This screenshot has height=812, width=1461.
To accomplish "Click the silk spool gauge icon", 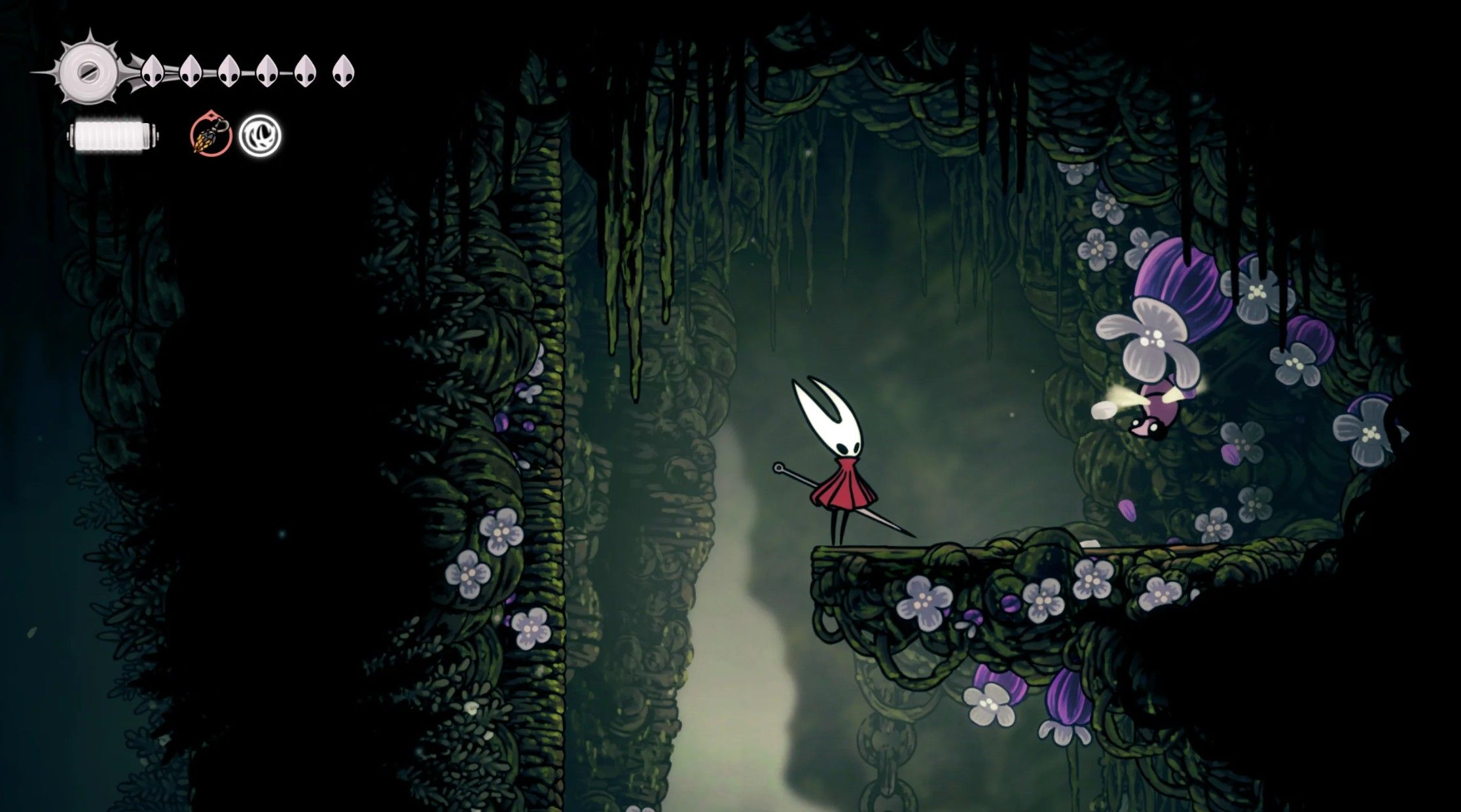I will click(87, 70).
